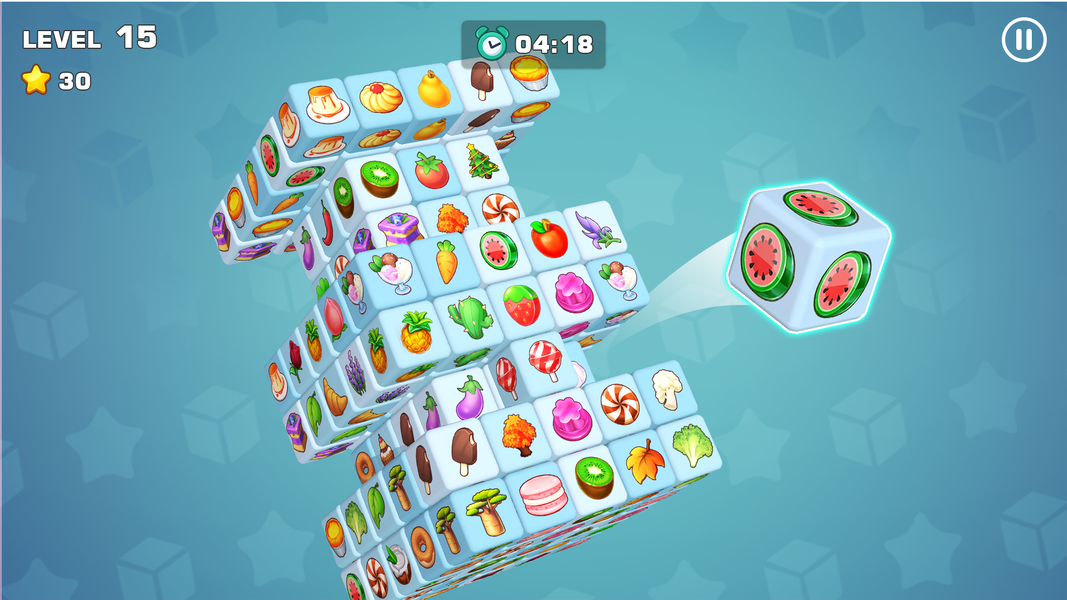Pick the red tomato tile
Screen dimensions: 1067x600
431,171
